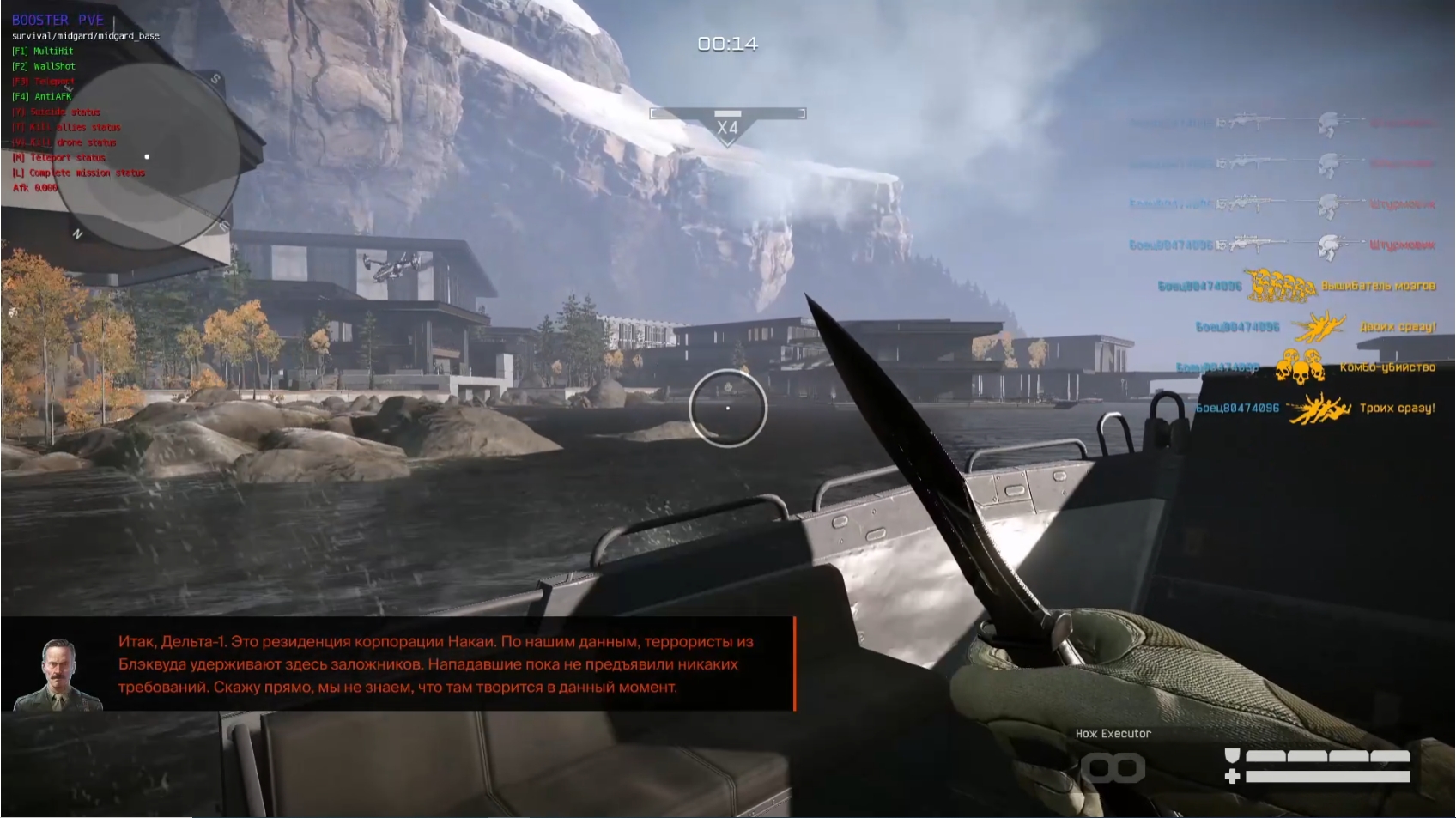Screen dimensions: 1456x818
Task: Click the survival/midgard/midgard_base map path
Action: click(x=86, y=36)
